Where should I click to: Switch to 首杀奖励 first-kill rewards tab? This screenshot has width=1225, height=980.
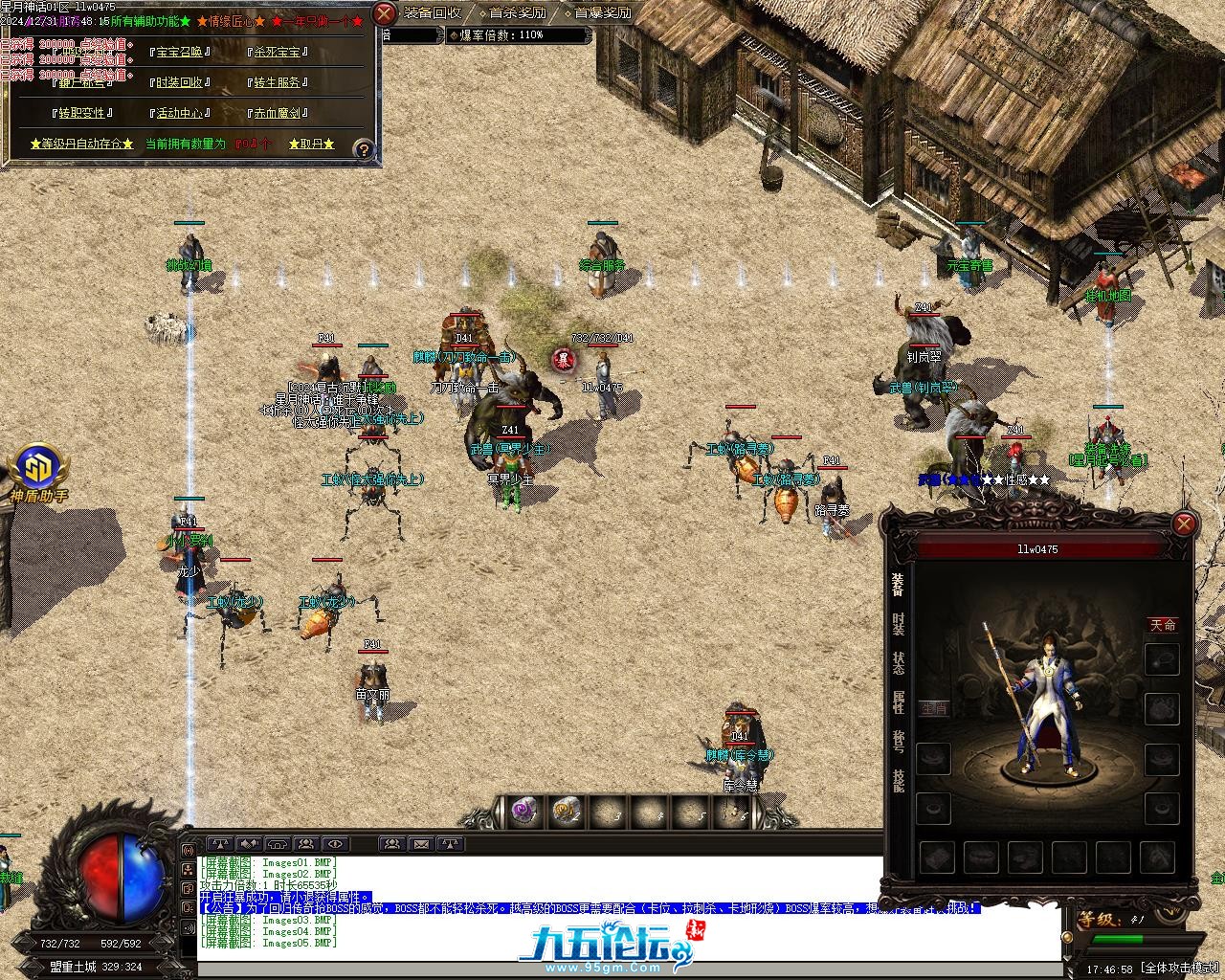(518, 12)
